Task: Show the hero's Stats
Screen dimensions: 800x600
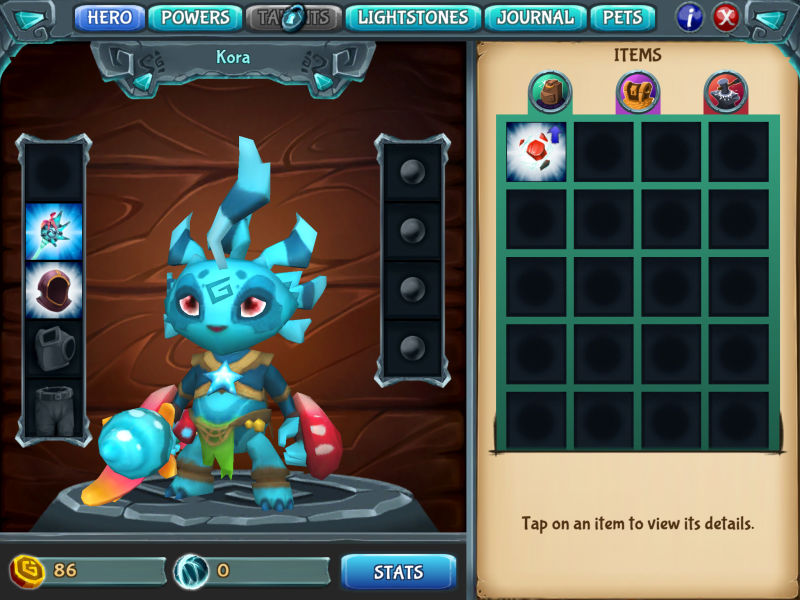Action: [398, 572]
